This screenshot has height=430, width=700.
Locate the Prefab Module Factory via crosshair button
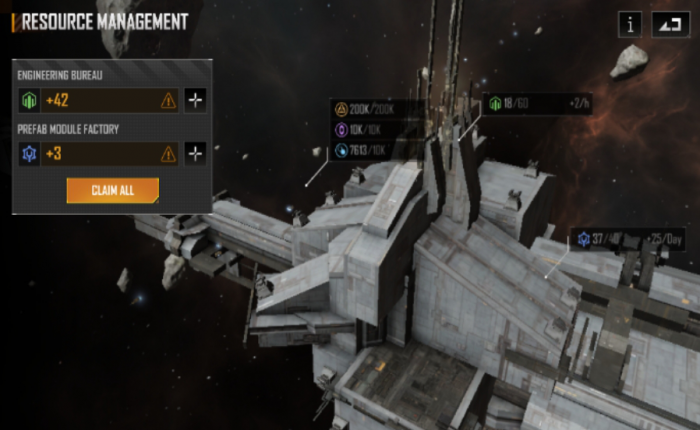point(195,153)
